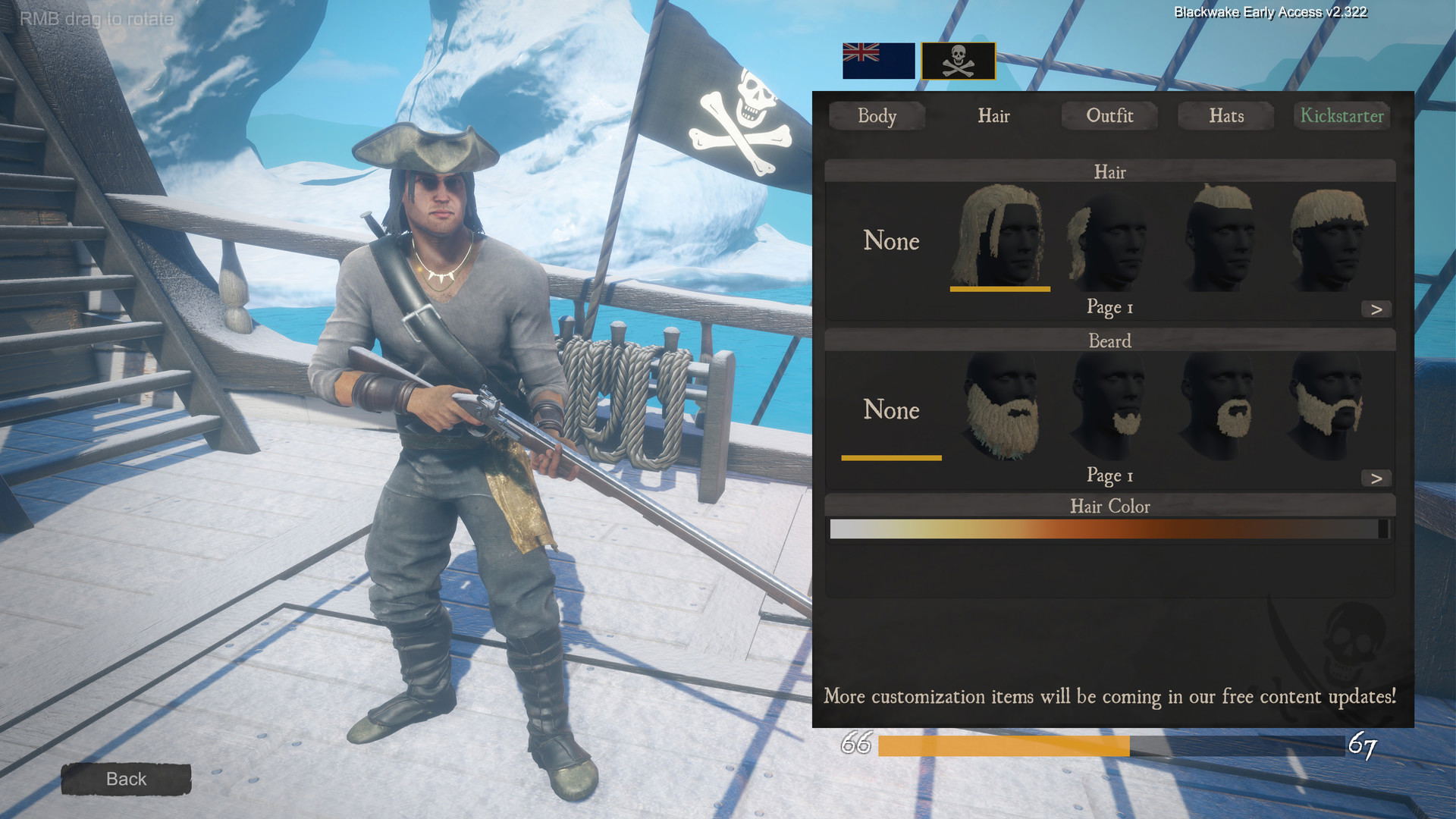This screenshot has height=819, width=1456.
Task: Pick the small chin goatee beard
Action: [1109, 407]
